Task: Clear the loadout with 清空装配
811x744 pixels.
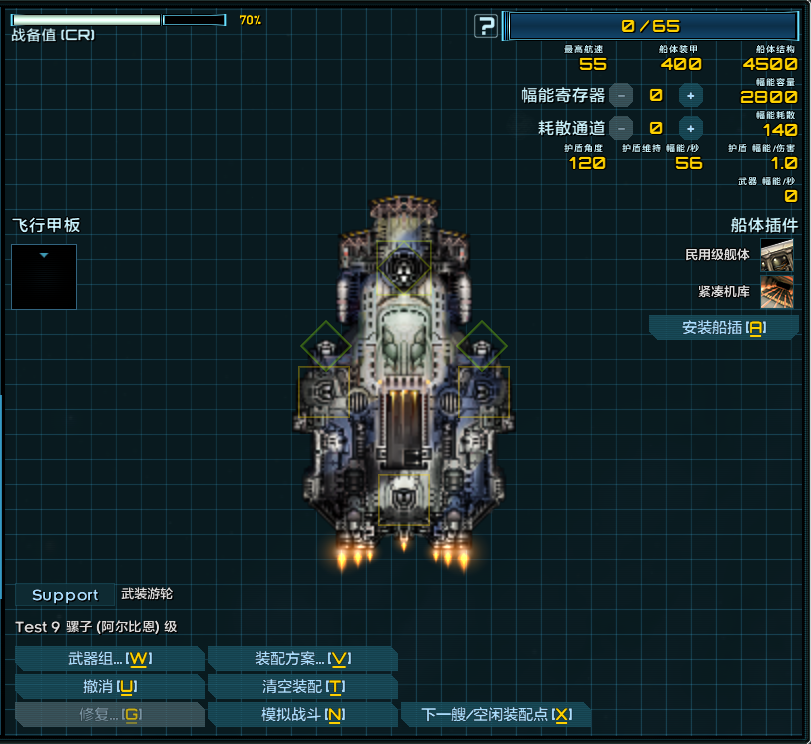Action: point(303,686)
